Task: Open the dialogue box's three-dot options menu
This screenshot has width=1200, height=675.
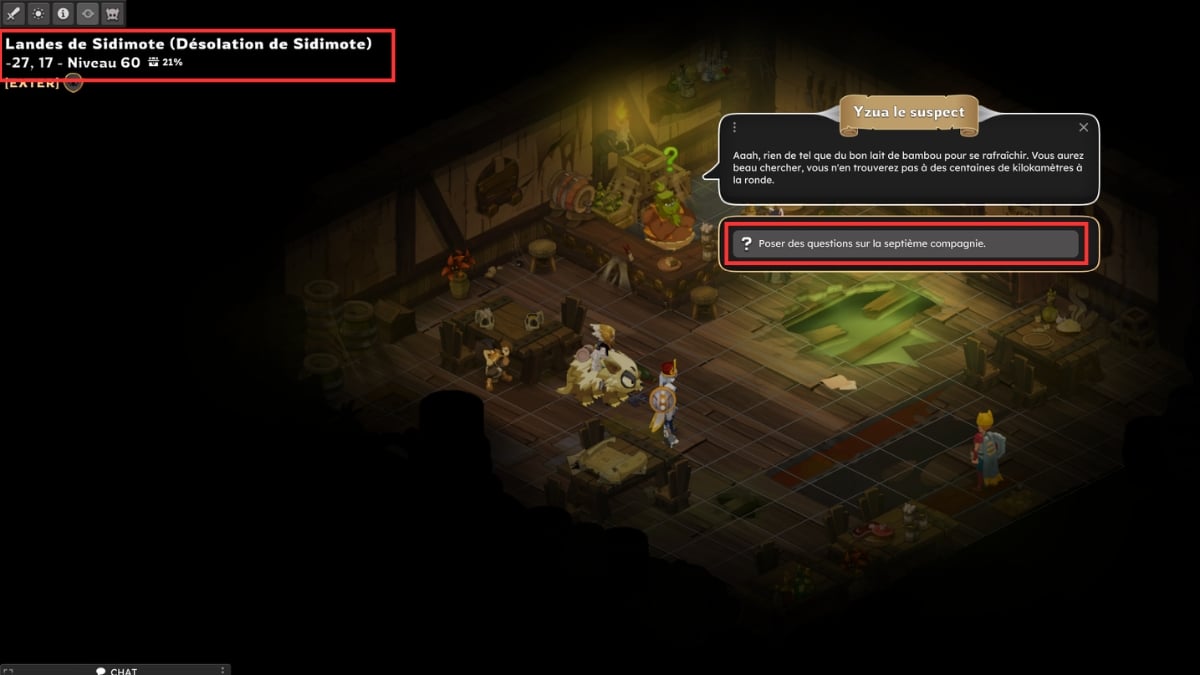Action: pos(735,127)
